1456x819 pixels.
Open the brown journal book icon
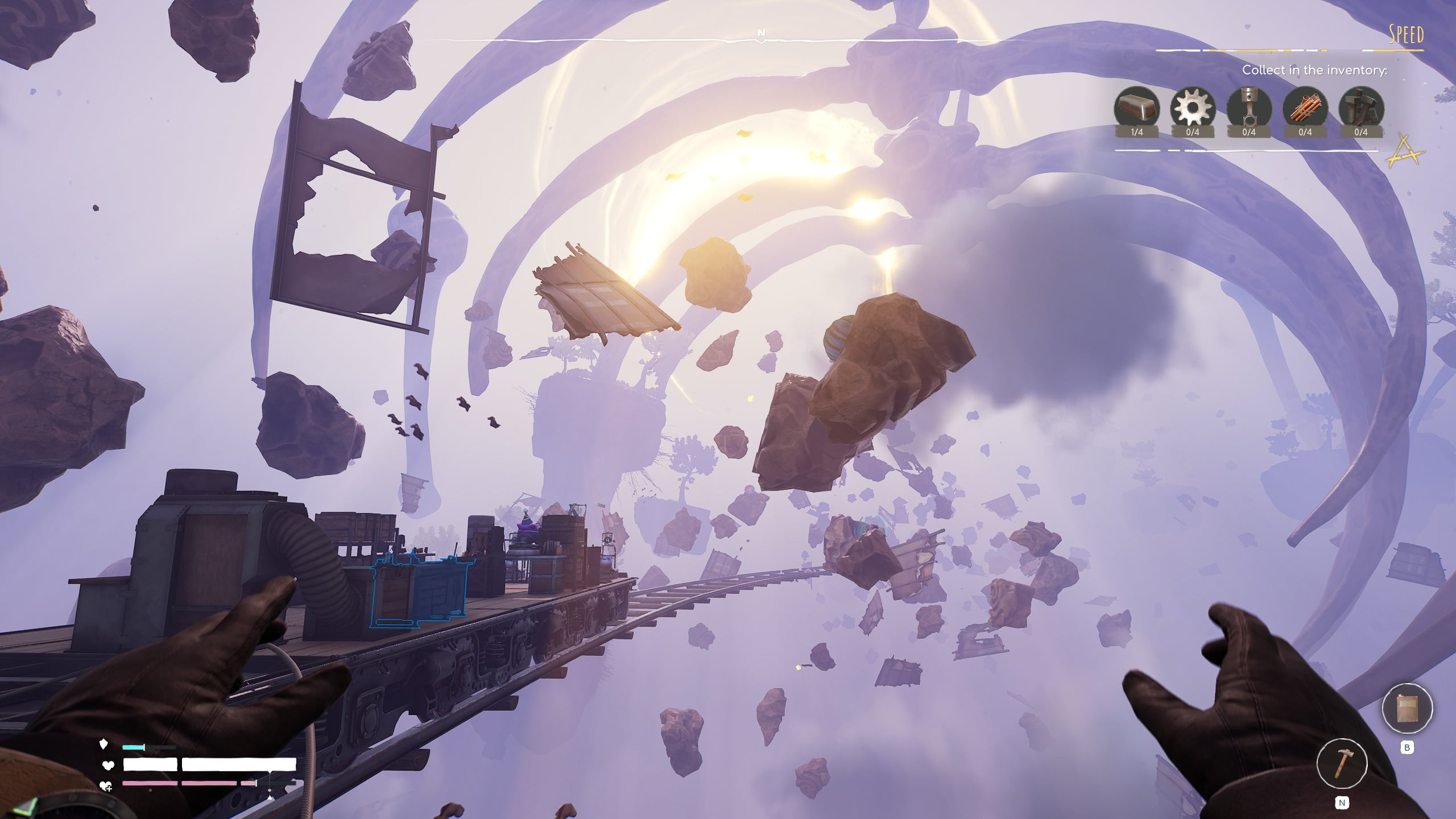1407,709
